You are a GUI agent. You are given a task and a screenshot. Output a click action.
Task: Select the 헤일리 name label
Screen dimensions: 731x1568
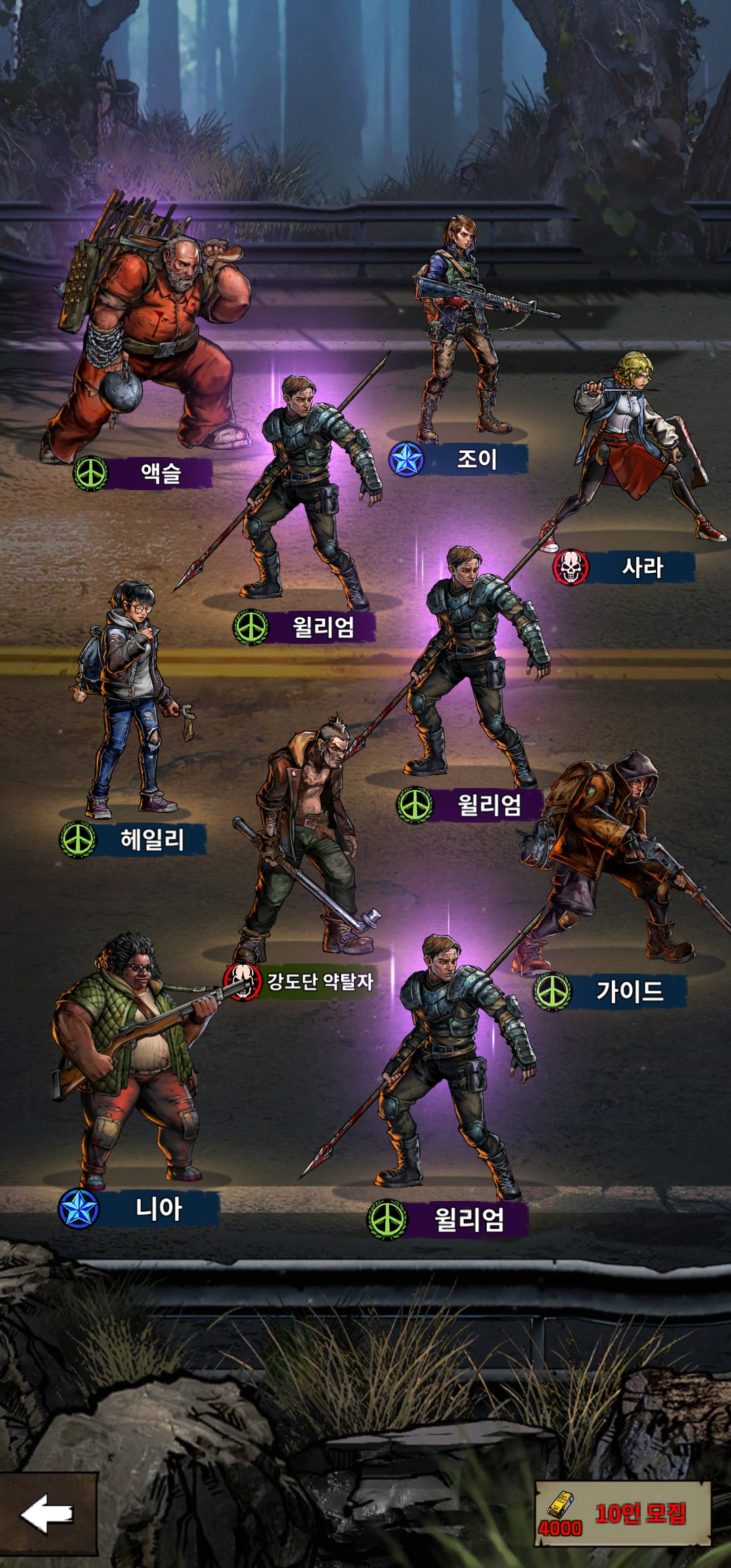pos(152,840)
